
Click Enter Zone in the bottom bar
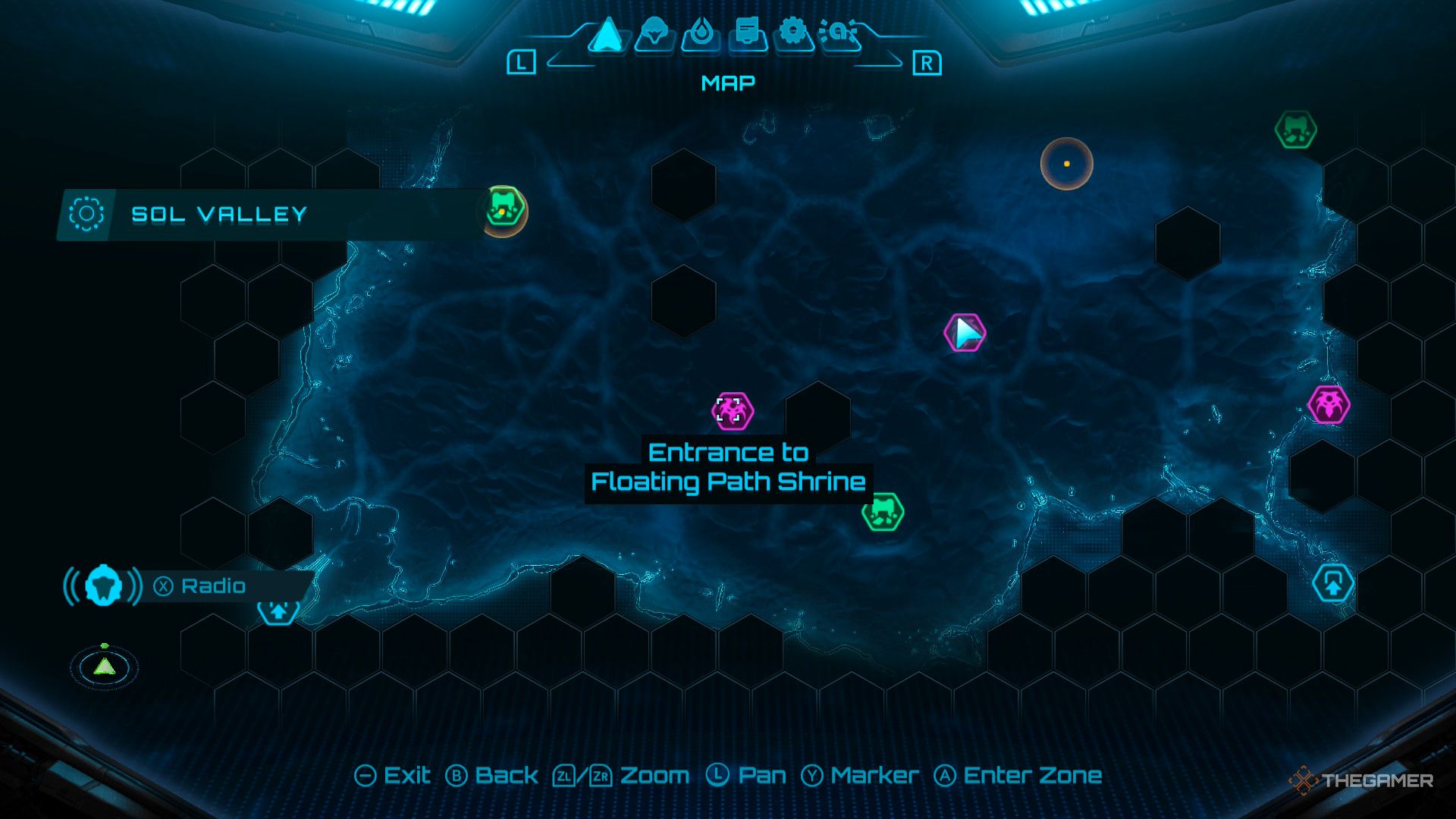pyautogui.click(x=1029, y=776)
